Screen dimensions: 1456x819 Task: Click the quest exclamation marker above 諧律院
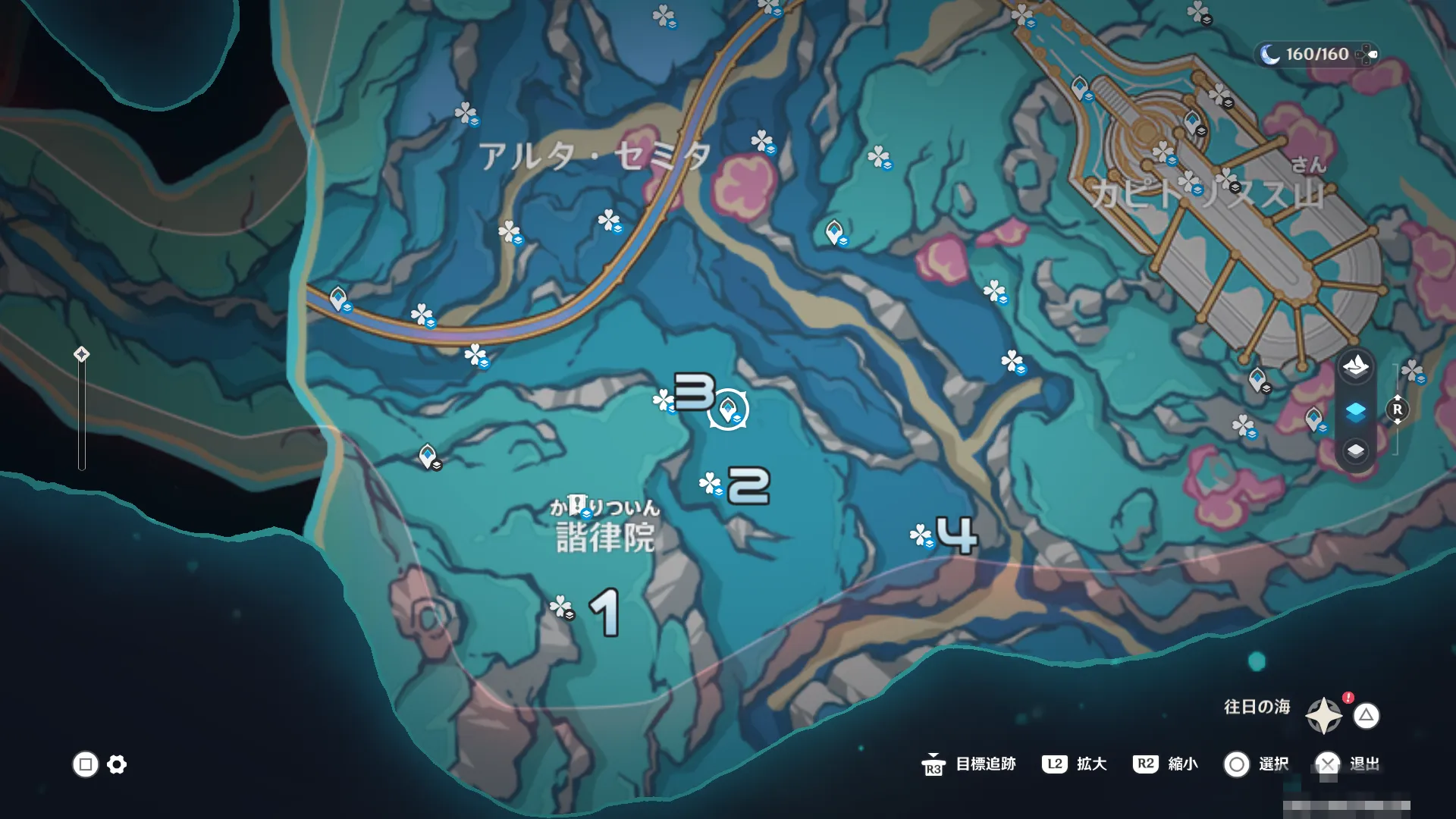(x=578, y=504)
